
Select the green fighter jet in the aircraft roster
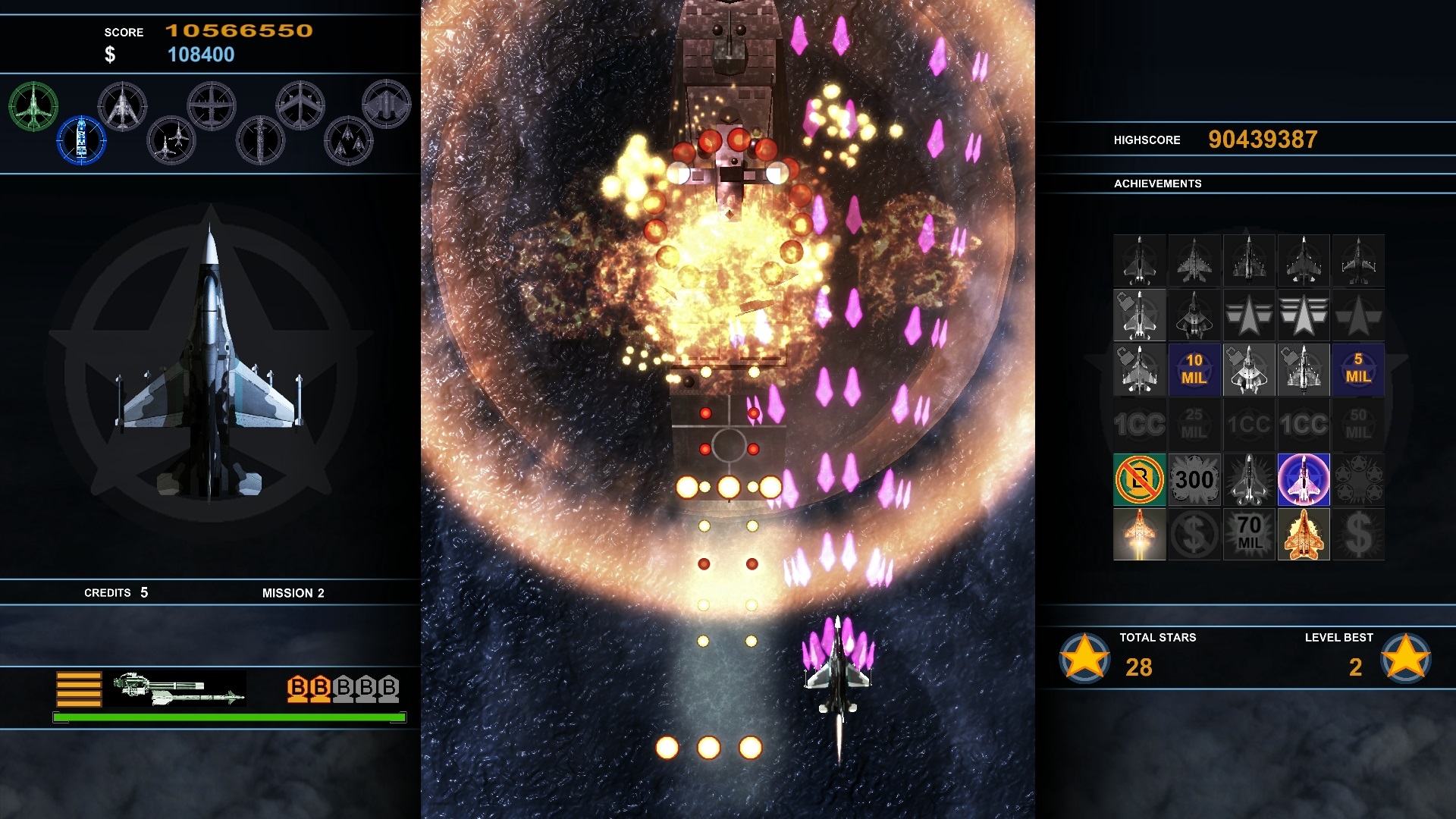click(33, 106)
